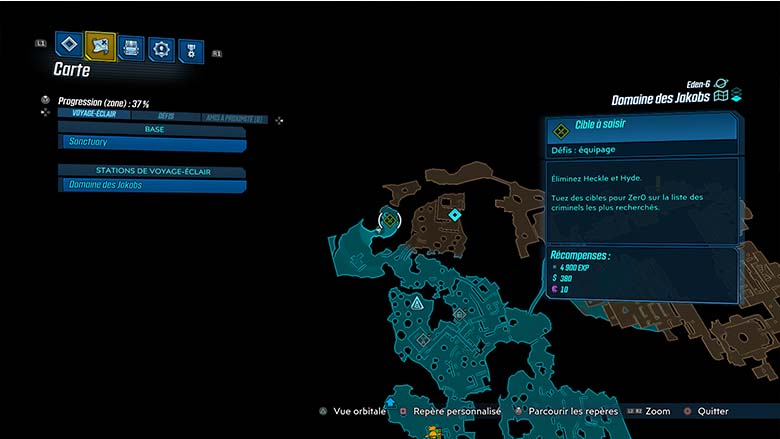Select the Carte map tab icon
This screenshot has width=780, height=439.
(100, 45)
